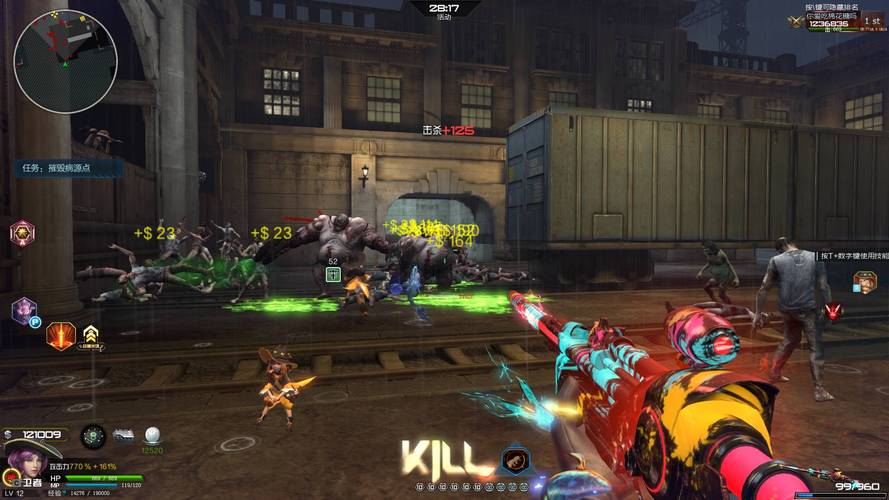Click the skull kill-streak badge icon

pyautogui.click(x=516, y=461)
